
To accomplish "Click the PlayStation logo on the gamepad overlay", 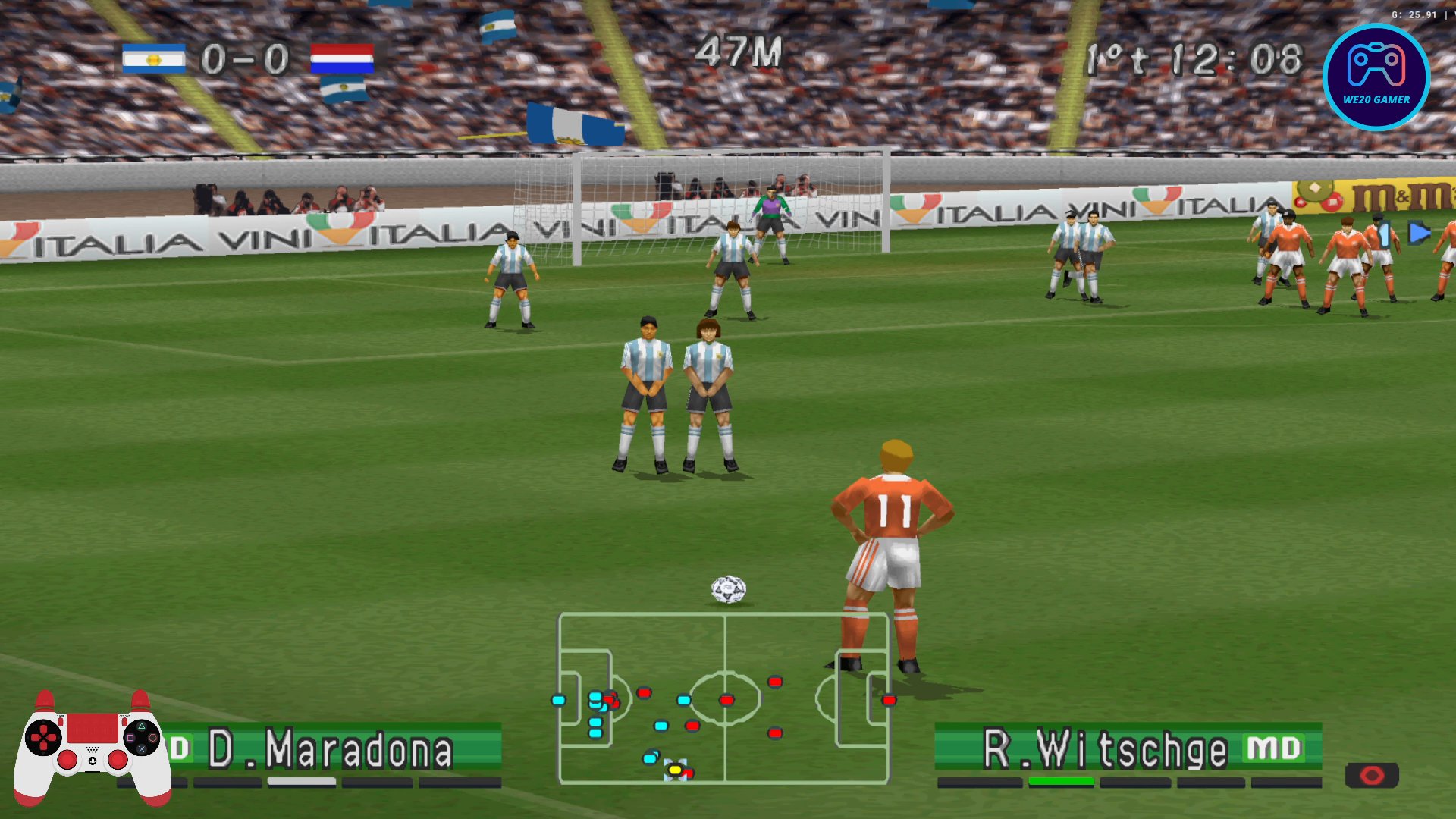I will click(92, 761).
